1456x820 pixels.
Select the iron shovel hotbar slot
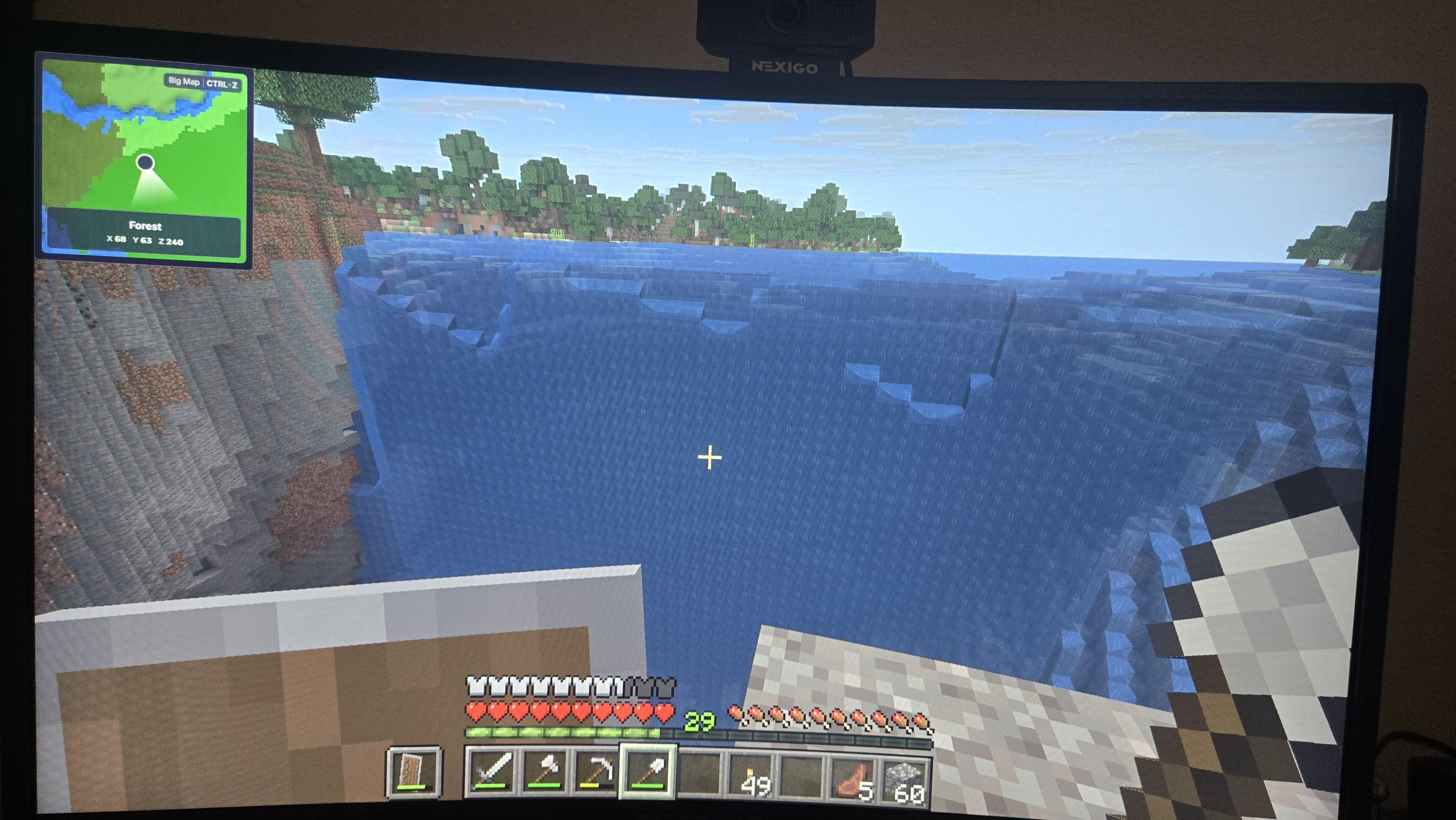click(648, 771)
